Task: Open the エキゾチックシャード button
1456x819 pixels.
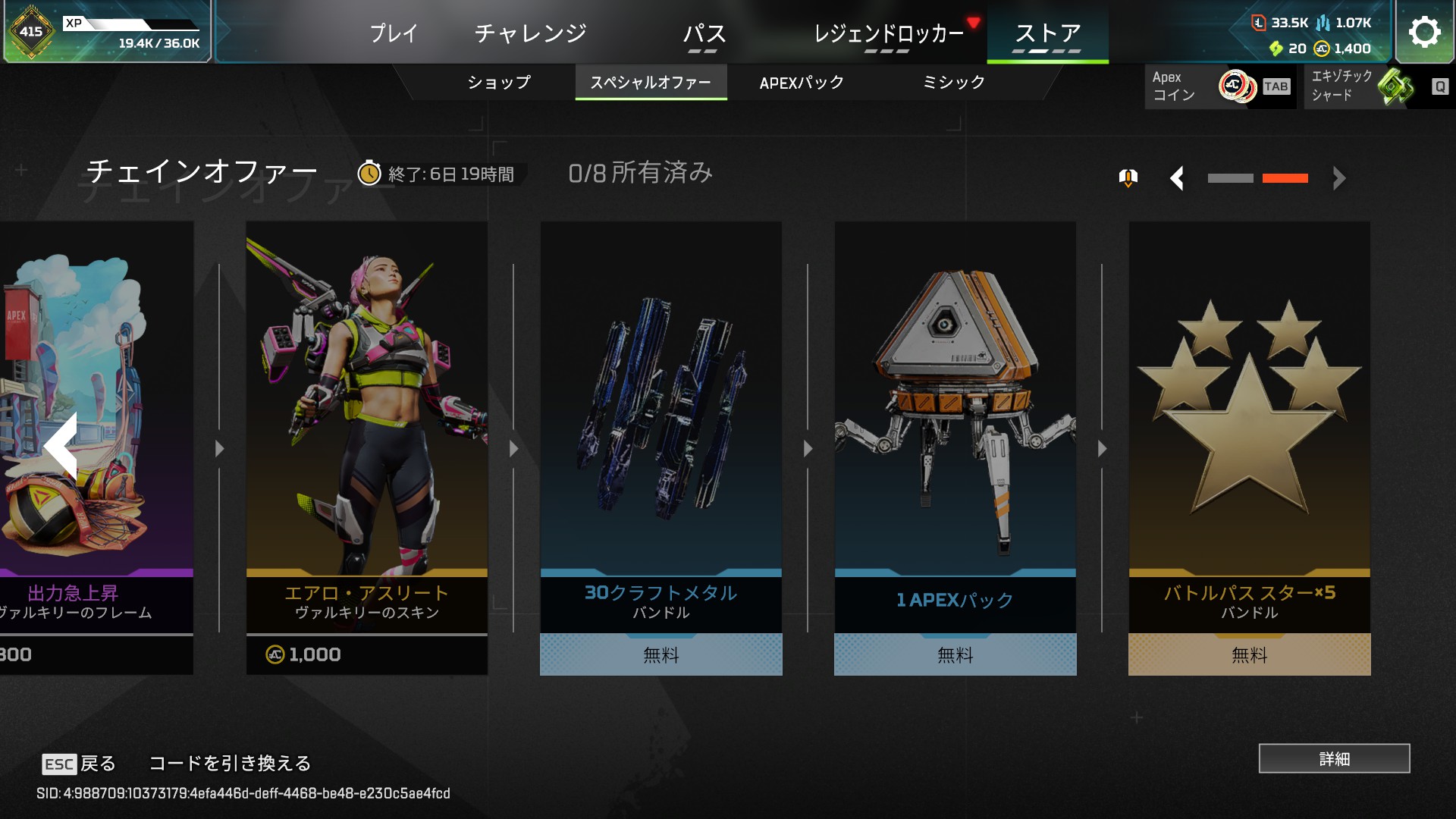Action: pos(1377,86)
